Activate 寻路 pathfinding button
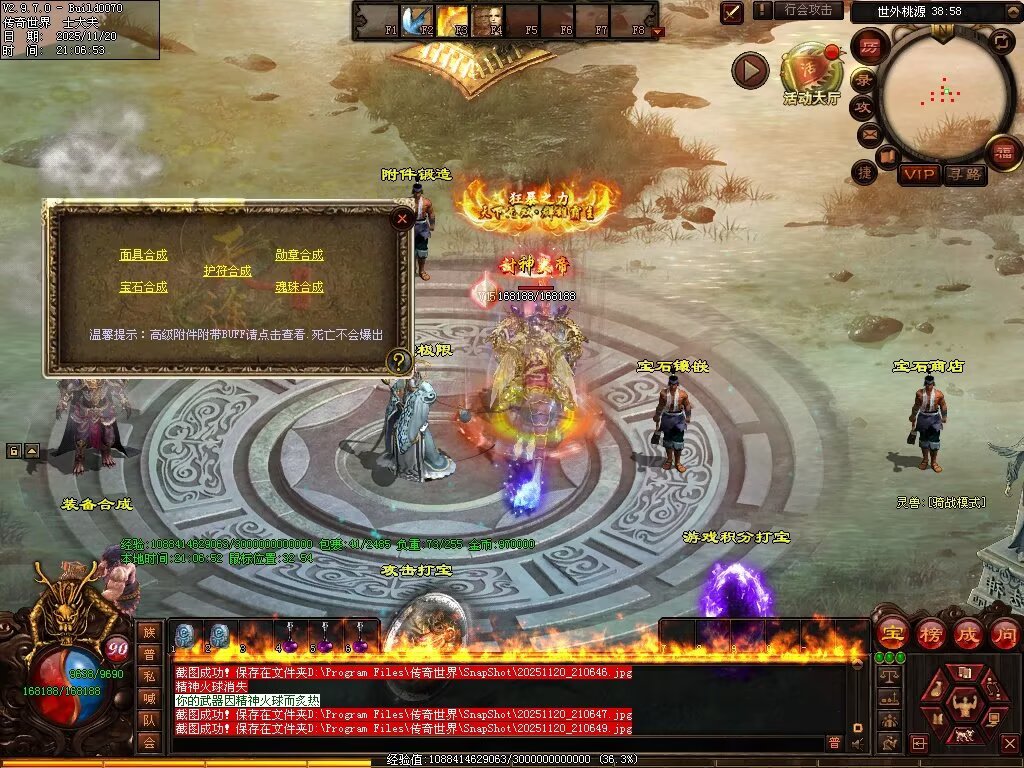The height and width of the screenshot is (768, 1024). click(965, 174)
